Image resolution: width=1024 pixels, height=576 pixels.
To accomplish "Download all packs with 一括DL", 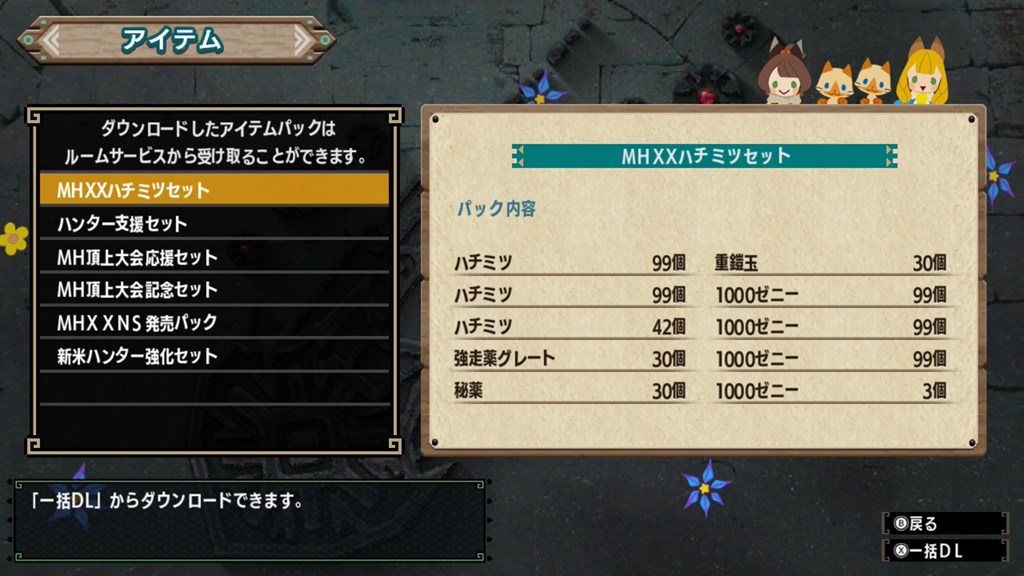I will click(x=944, y=549).
